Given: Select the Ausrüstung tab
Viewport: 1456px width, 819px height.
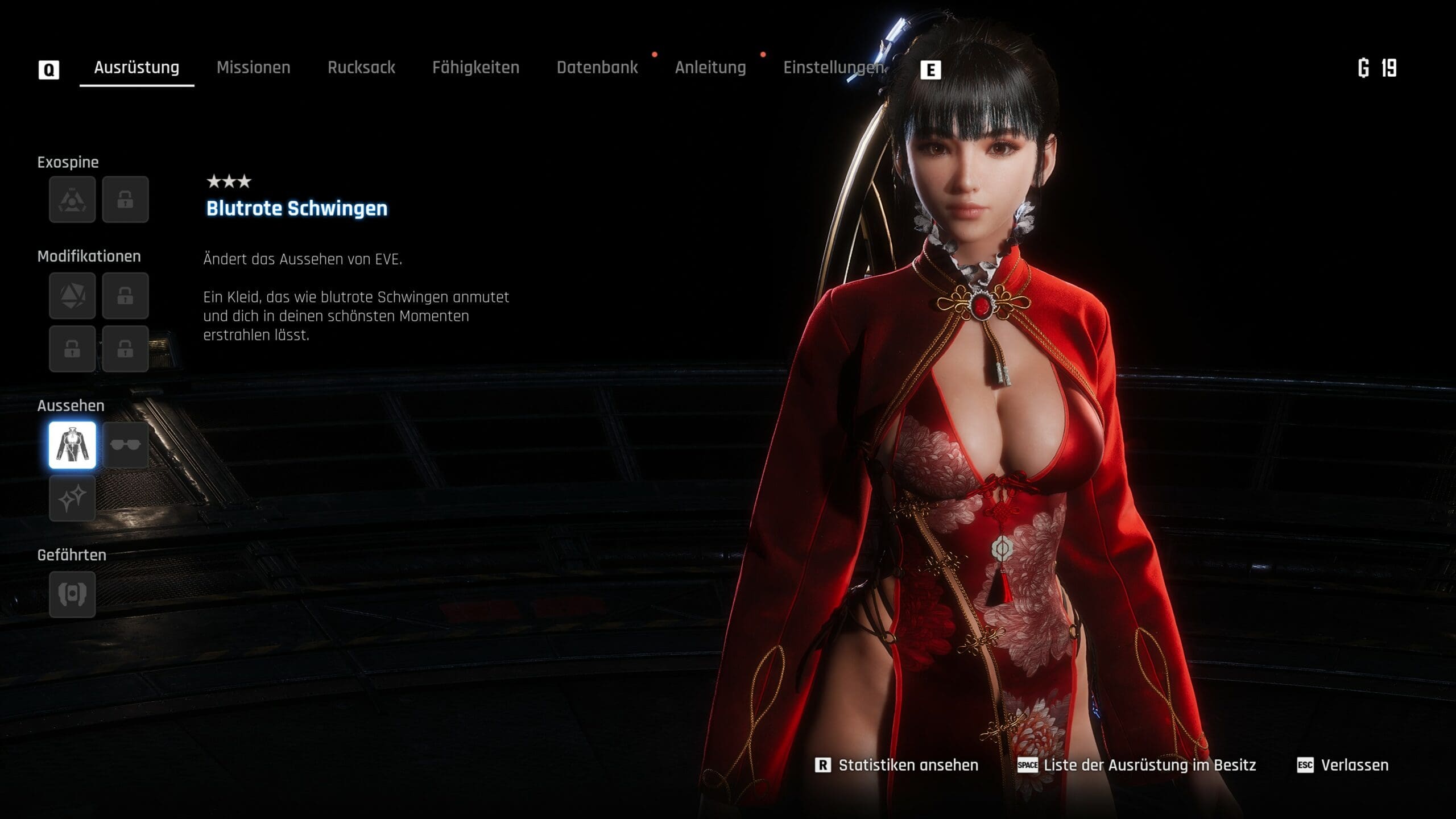Looking at the screenshot, I should (136, 68).
